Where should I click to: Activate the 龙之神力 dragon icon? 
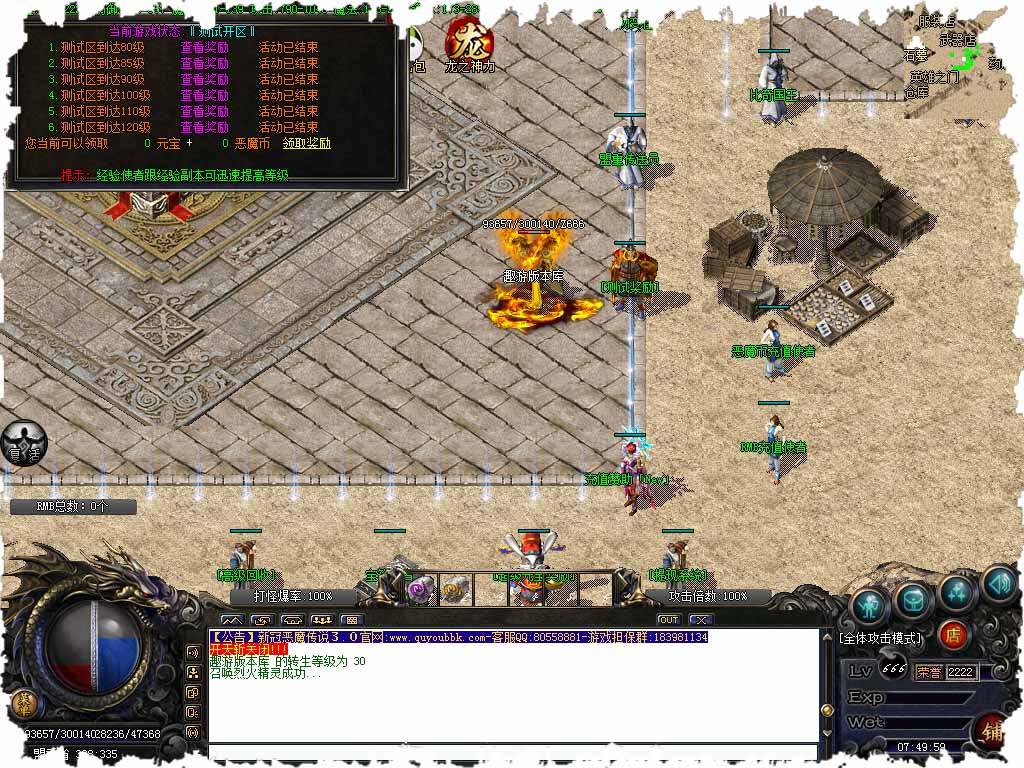pos(469,41)
